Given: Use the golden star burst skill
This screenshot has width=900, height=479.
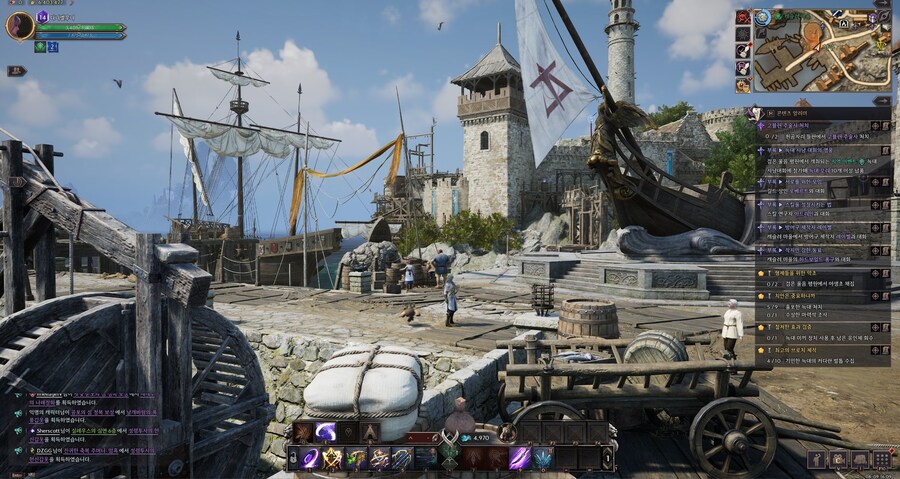Looking at the screenshot, I should (x=333, y=458).
